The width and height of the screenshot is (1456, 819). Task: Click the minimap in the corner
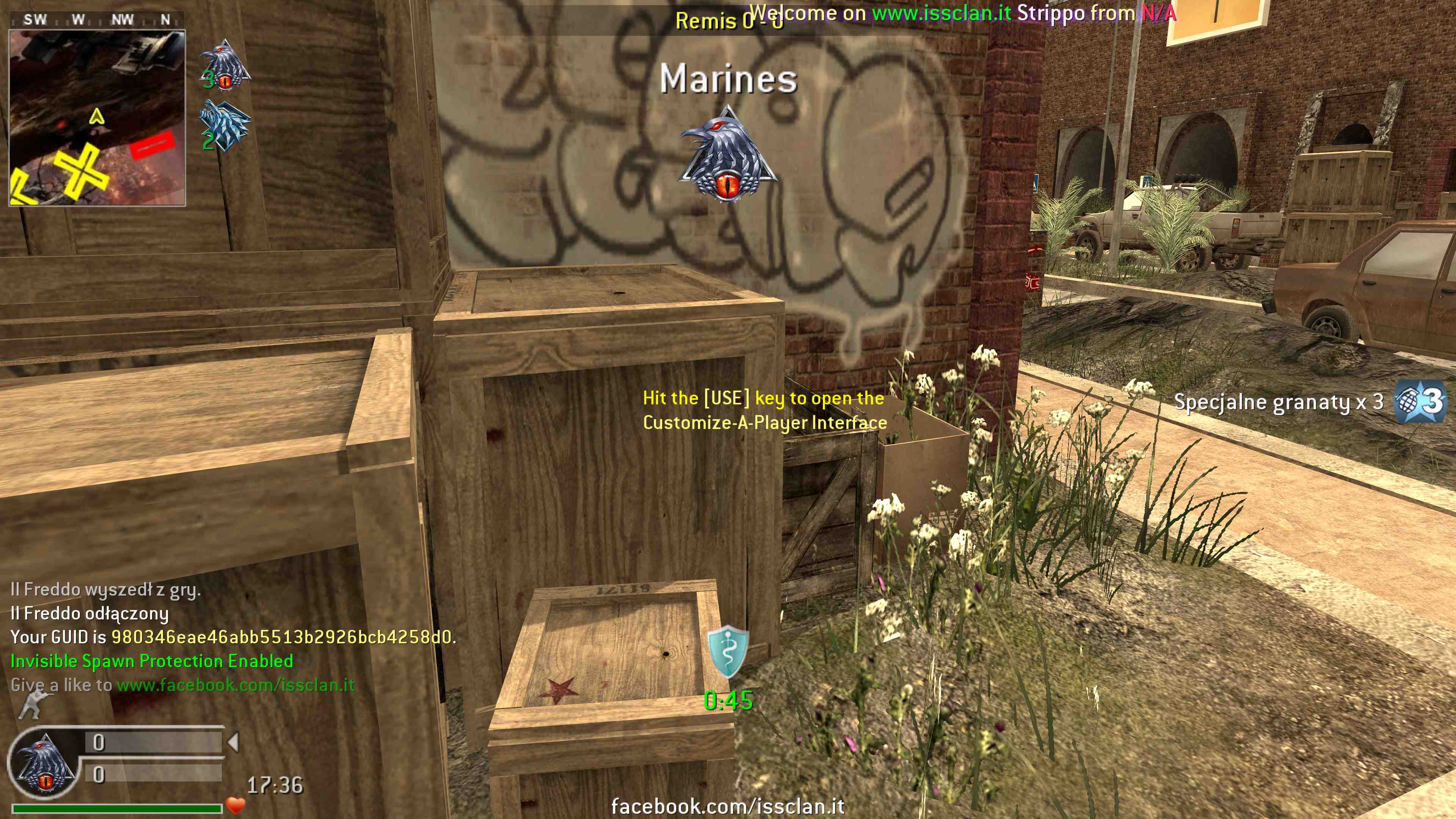[x=97, y=118]
